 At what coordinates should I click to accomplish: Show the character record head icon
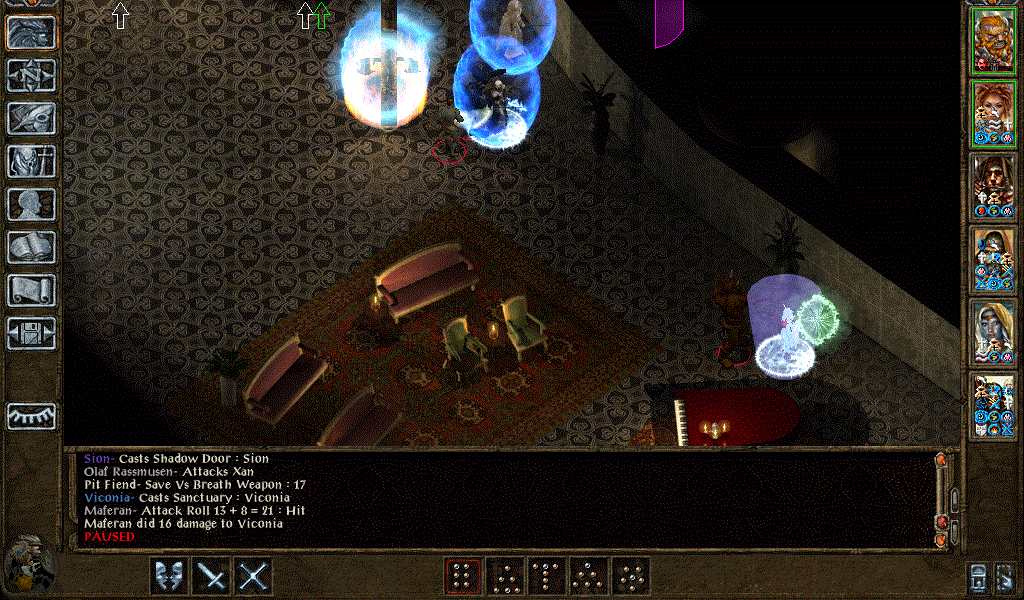[31, 204]
